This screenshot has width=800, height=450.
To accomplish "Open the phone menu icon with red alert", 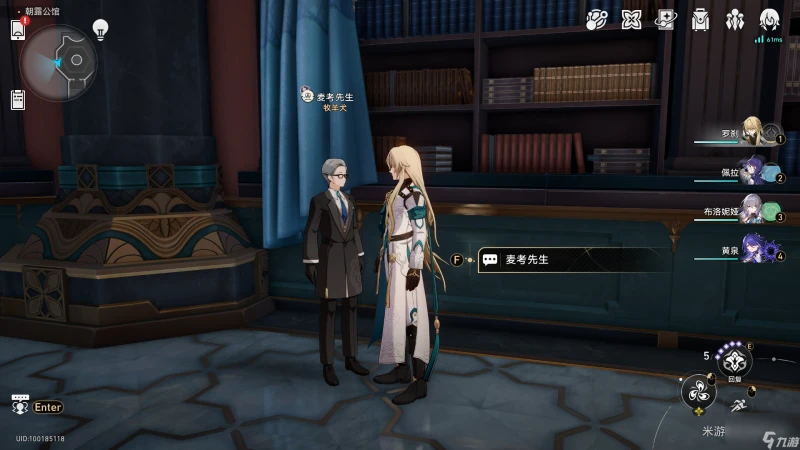I will (18, 30).
